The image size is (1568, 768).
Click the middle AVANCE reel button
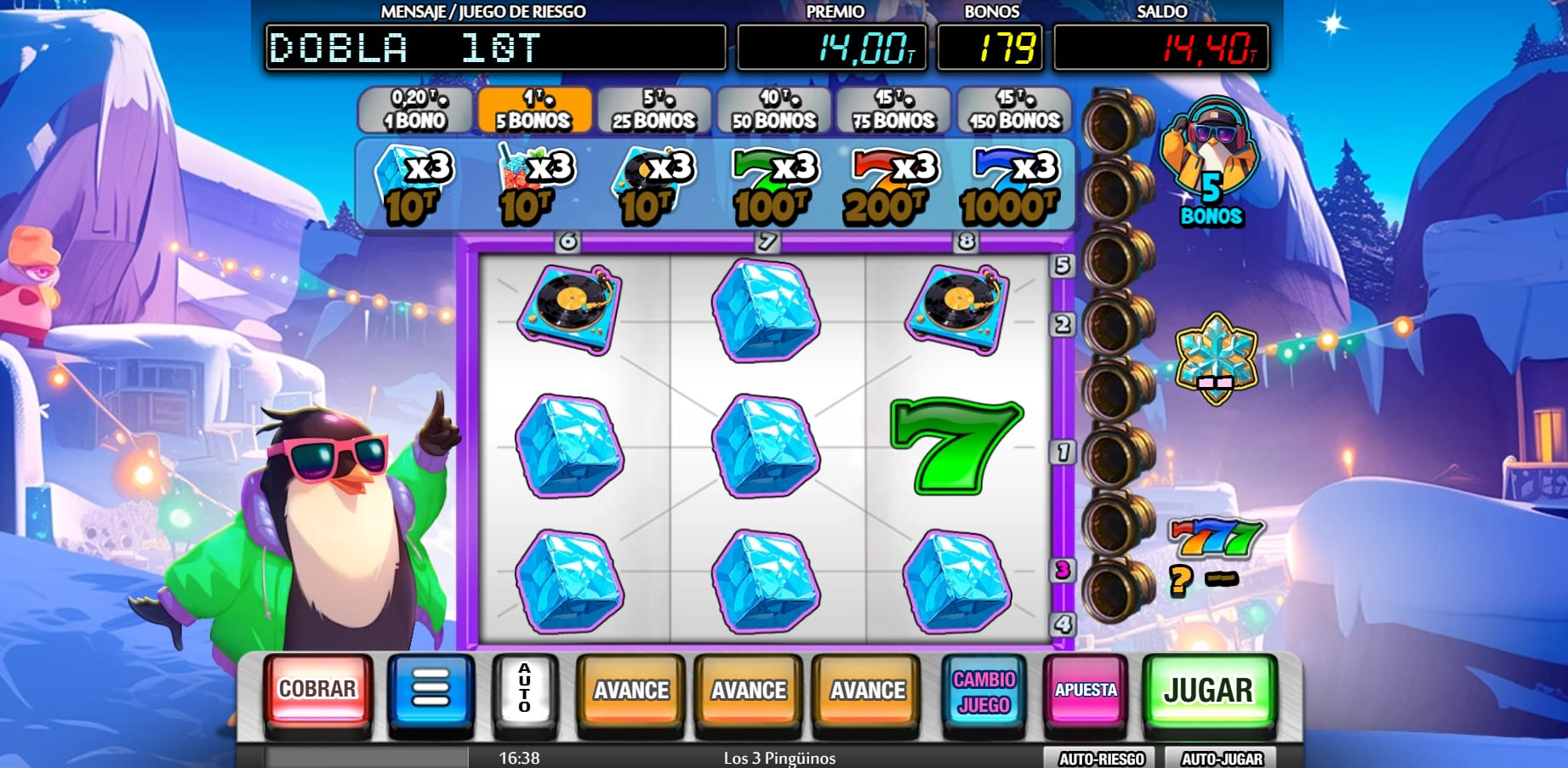748,693
